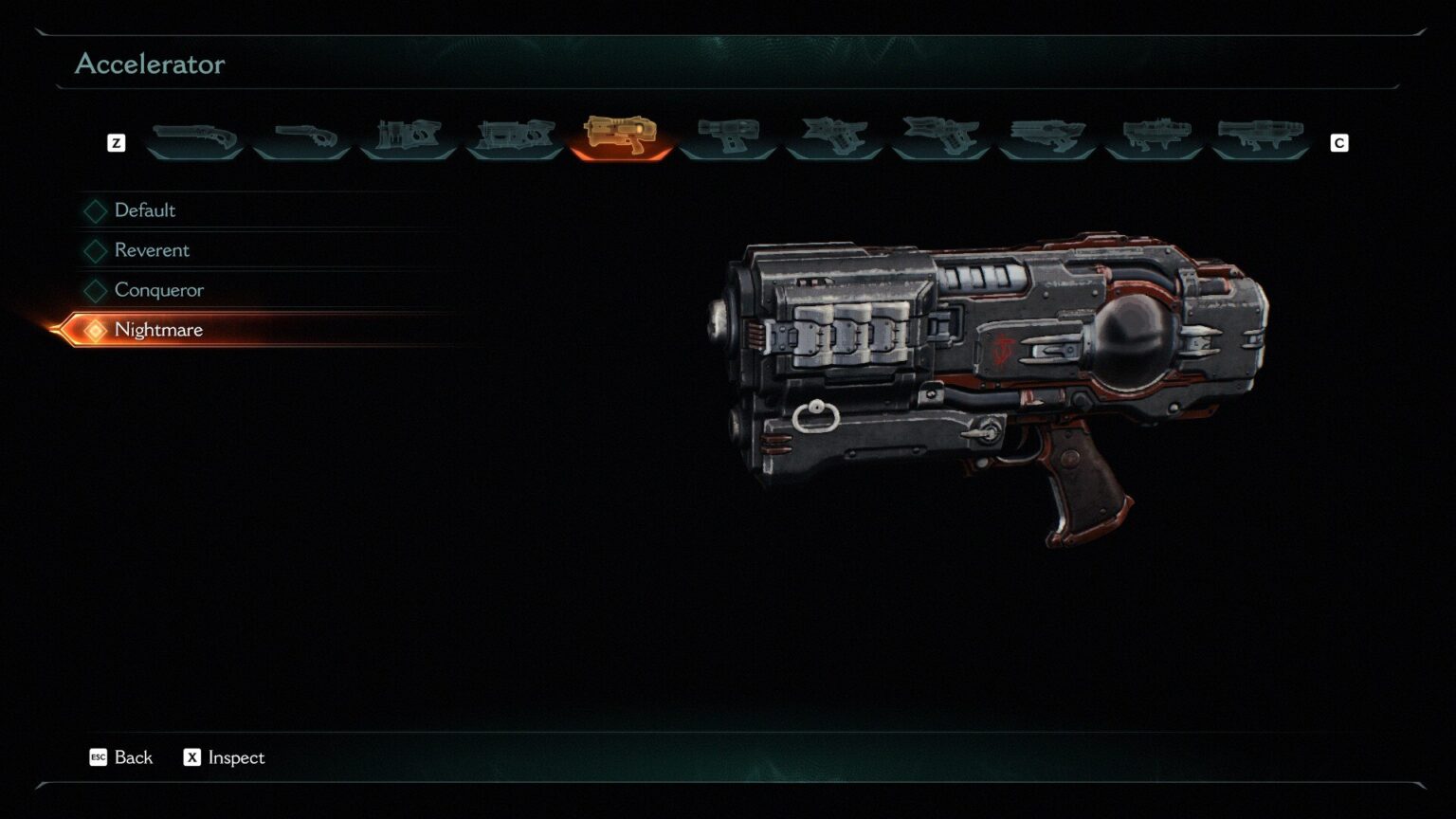Select the Reverent skin option

click(151, 250)
